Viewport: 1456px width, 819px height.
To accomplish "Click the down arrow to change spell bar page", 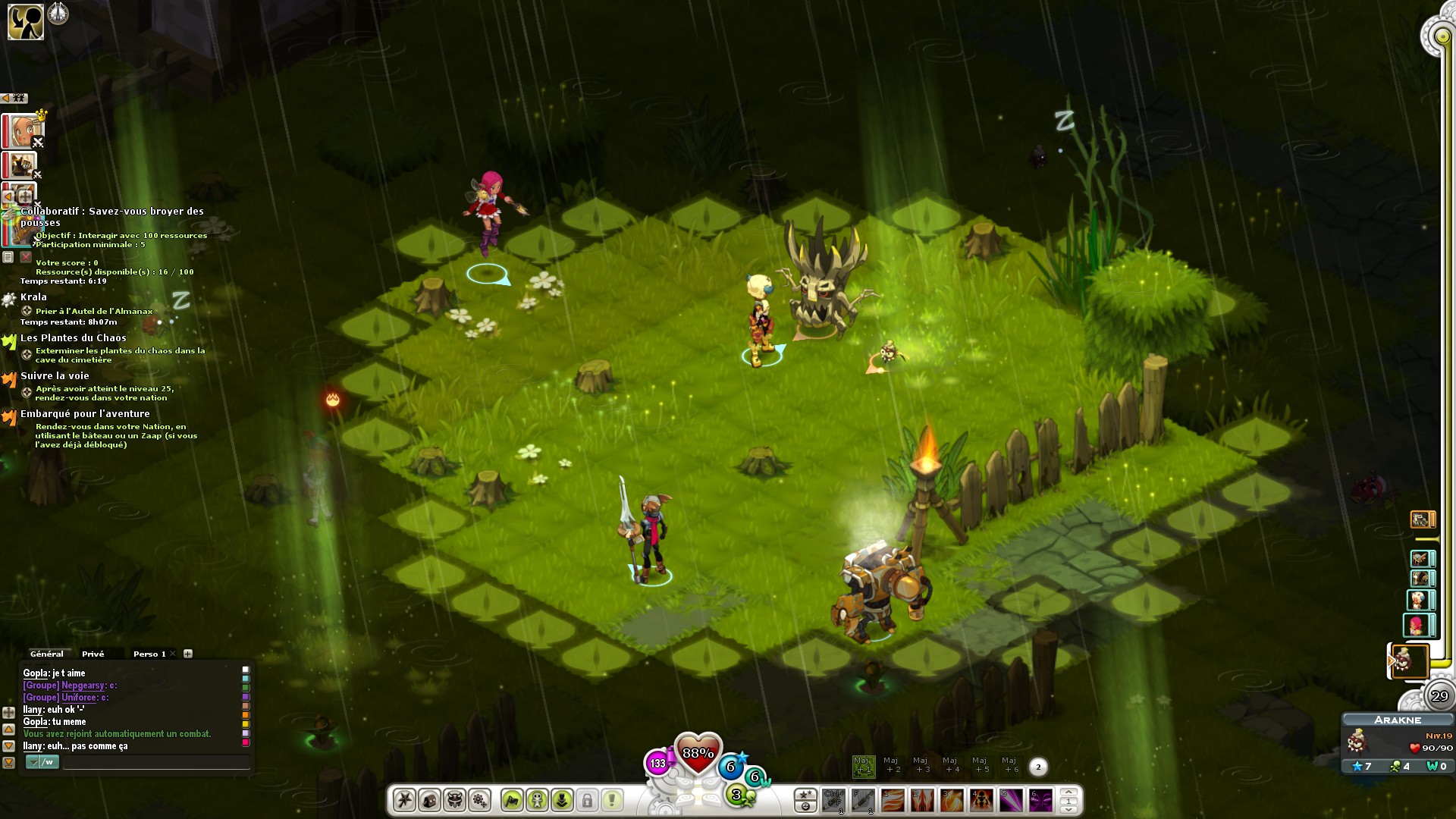I will point(1070,810).
